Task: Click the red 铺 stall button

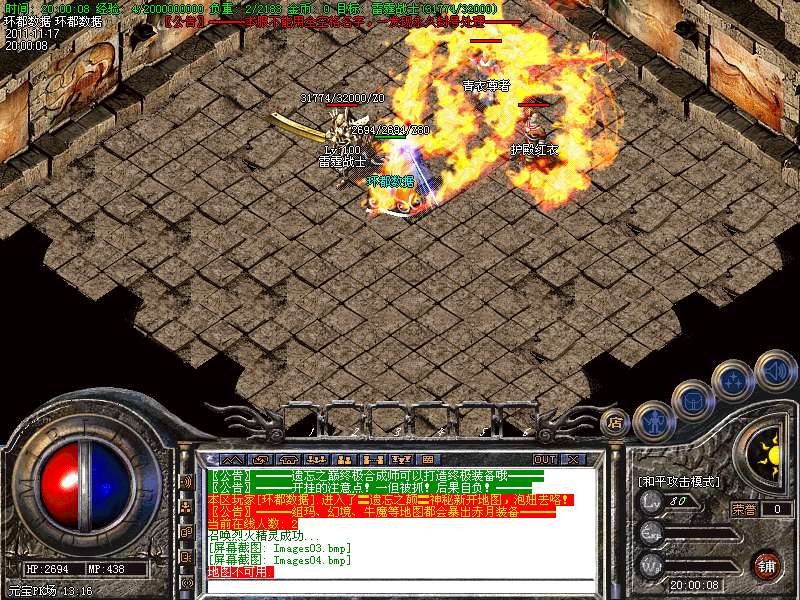Action: 766,564
